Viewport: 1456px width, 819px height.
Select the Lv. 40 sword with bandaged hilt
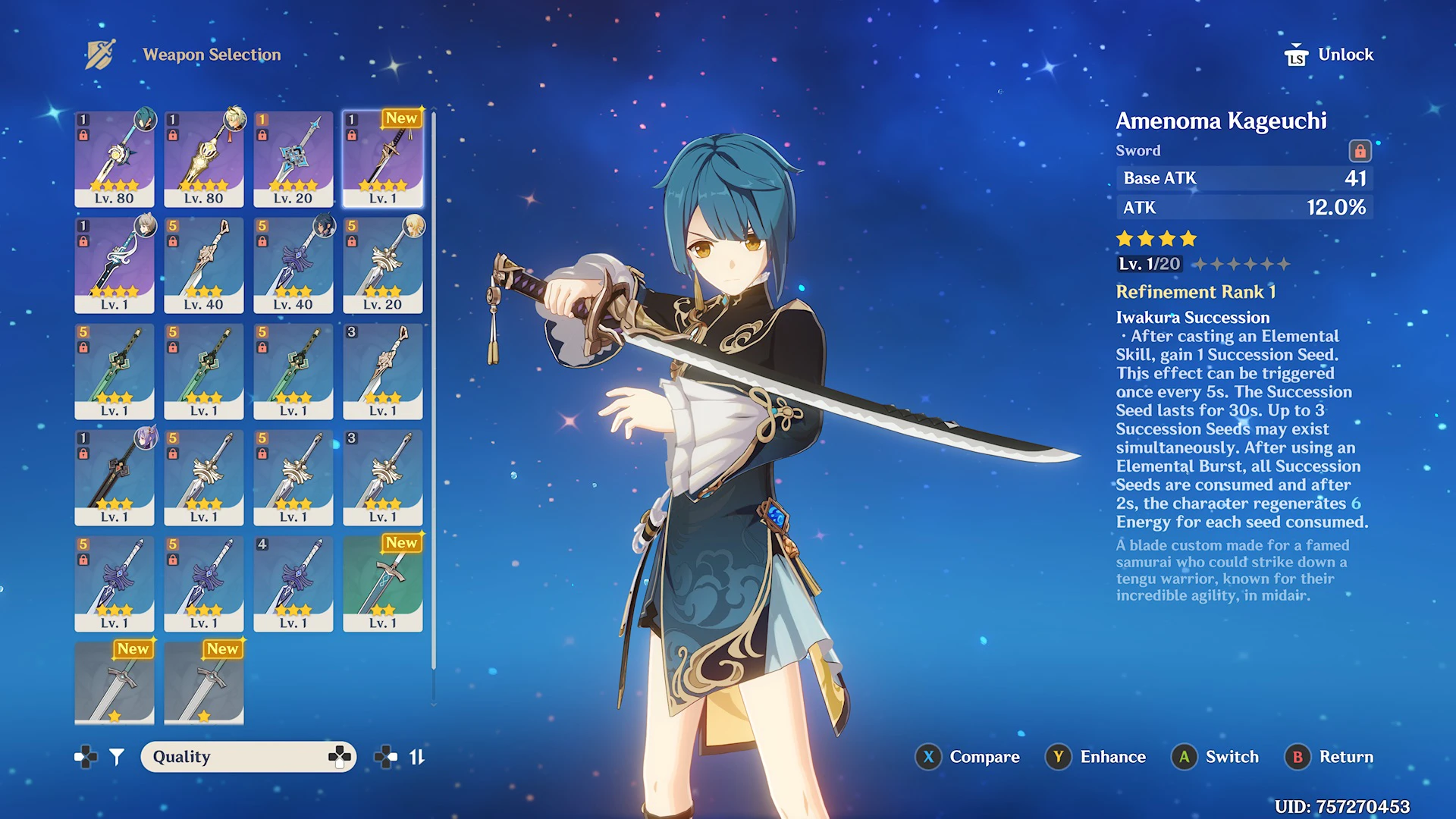[x=204, y=265]
